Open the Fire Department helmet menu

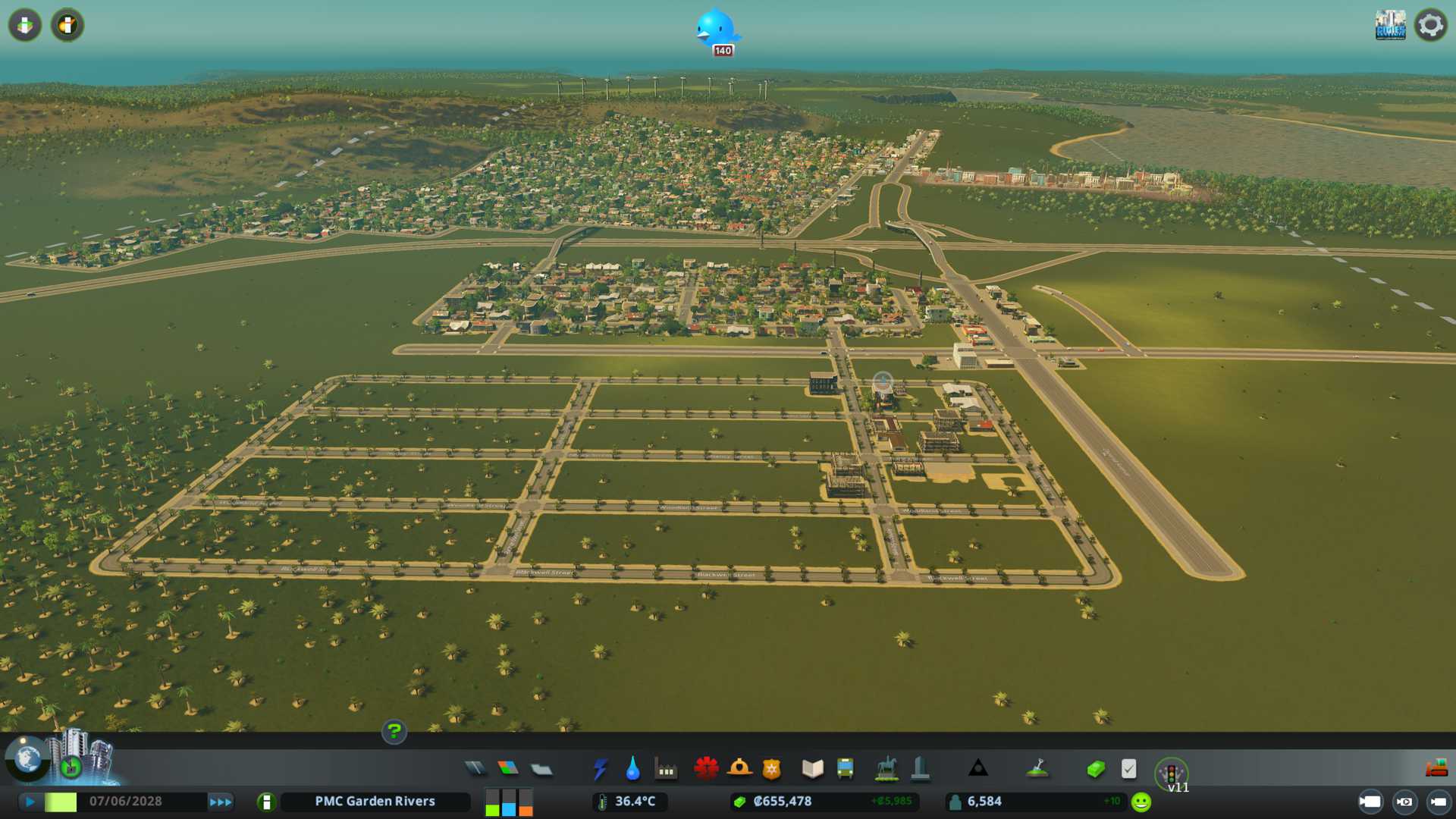(739, 769)
